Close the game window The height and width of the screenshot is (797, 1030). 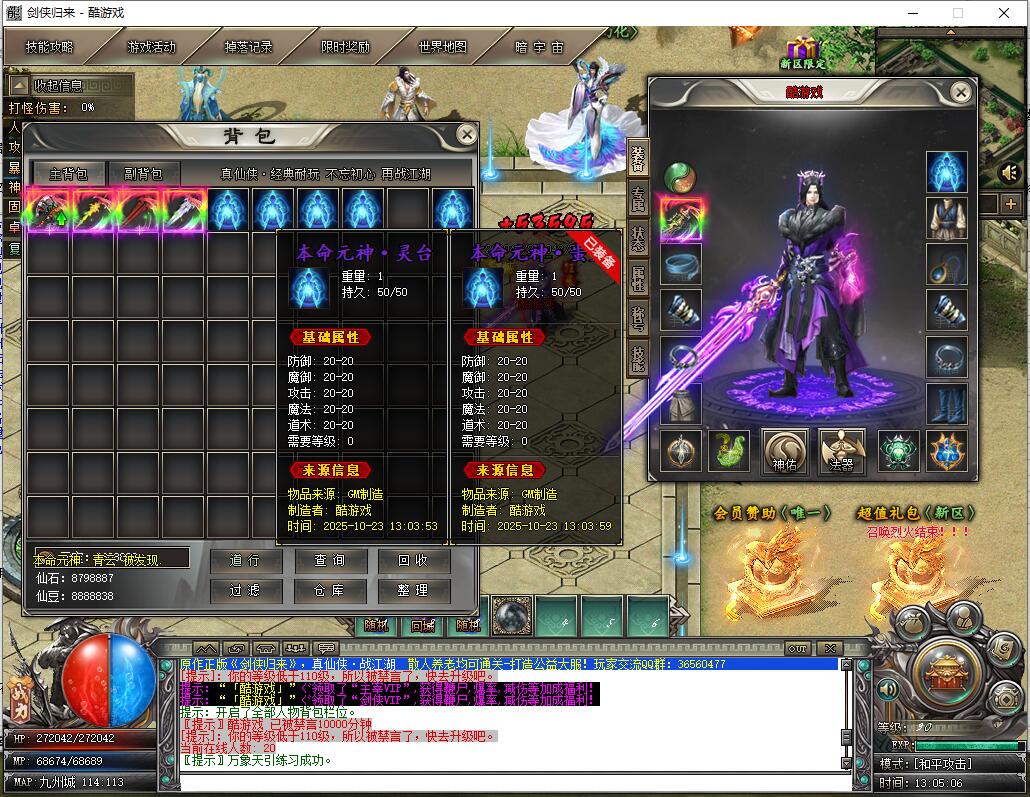point(1004,13)
